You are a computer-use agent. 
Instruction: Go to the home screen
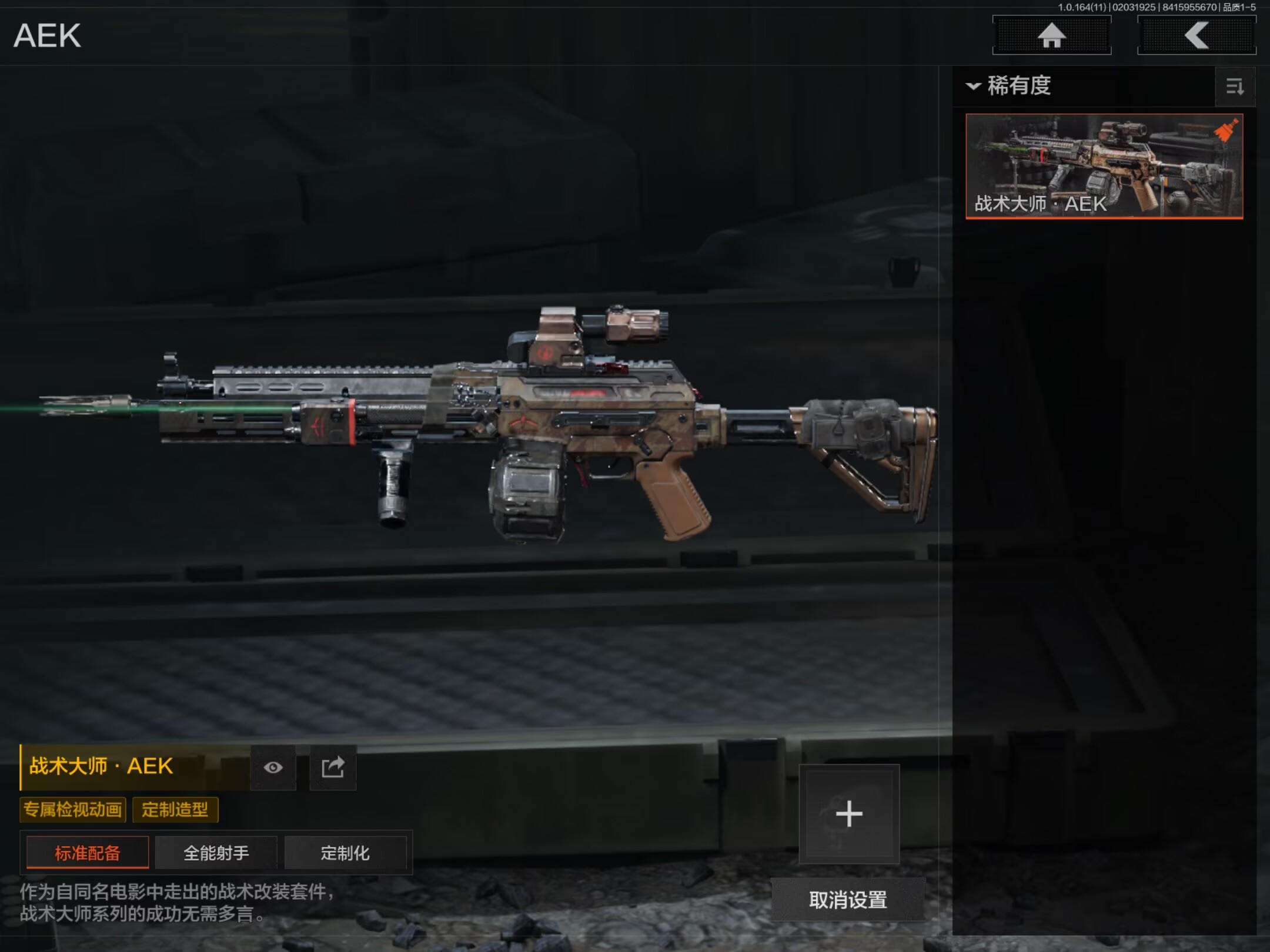[1051, 35]
